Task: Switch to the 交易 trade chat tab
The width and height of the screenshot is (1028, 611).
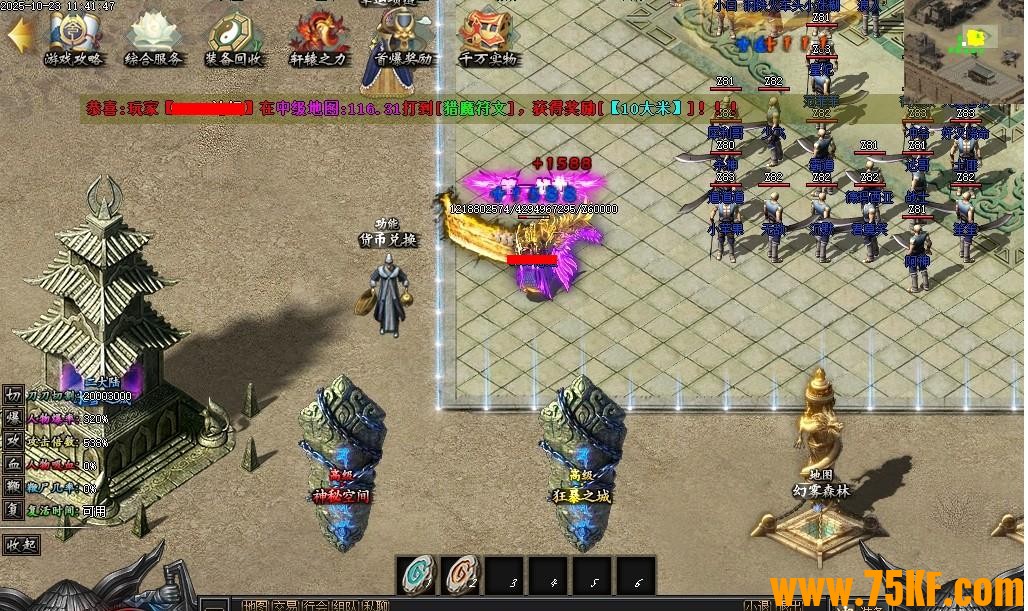Action: pos(286,604)
